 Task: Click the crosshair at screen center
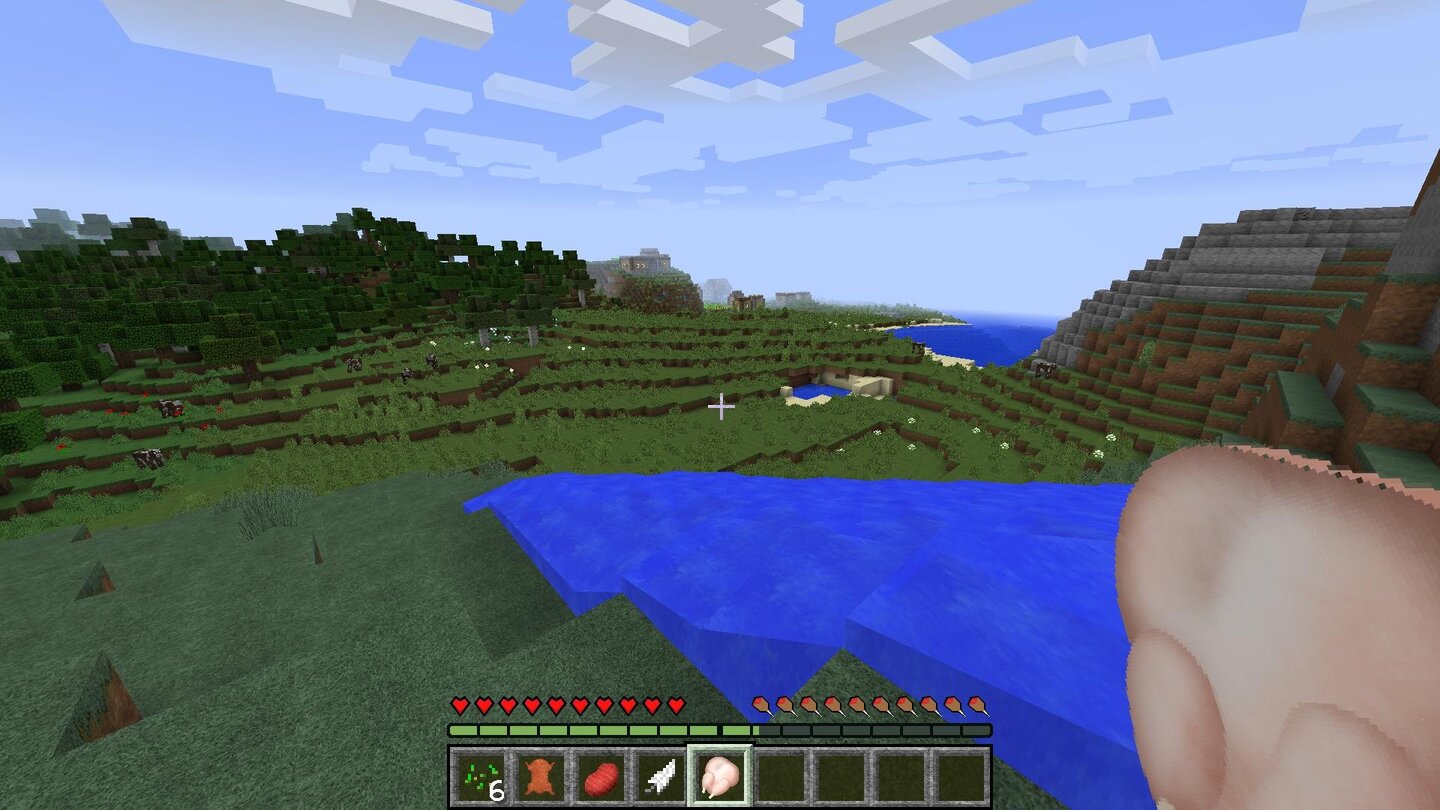coord(720,408)
